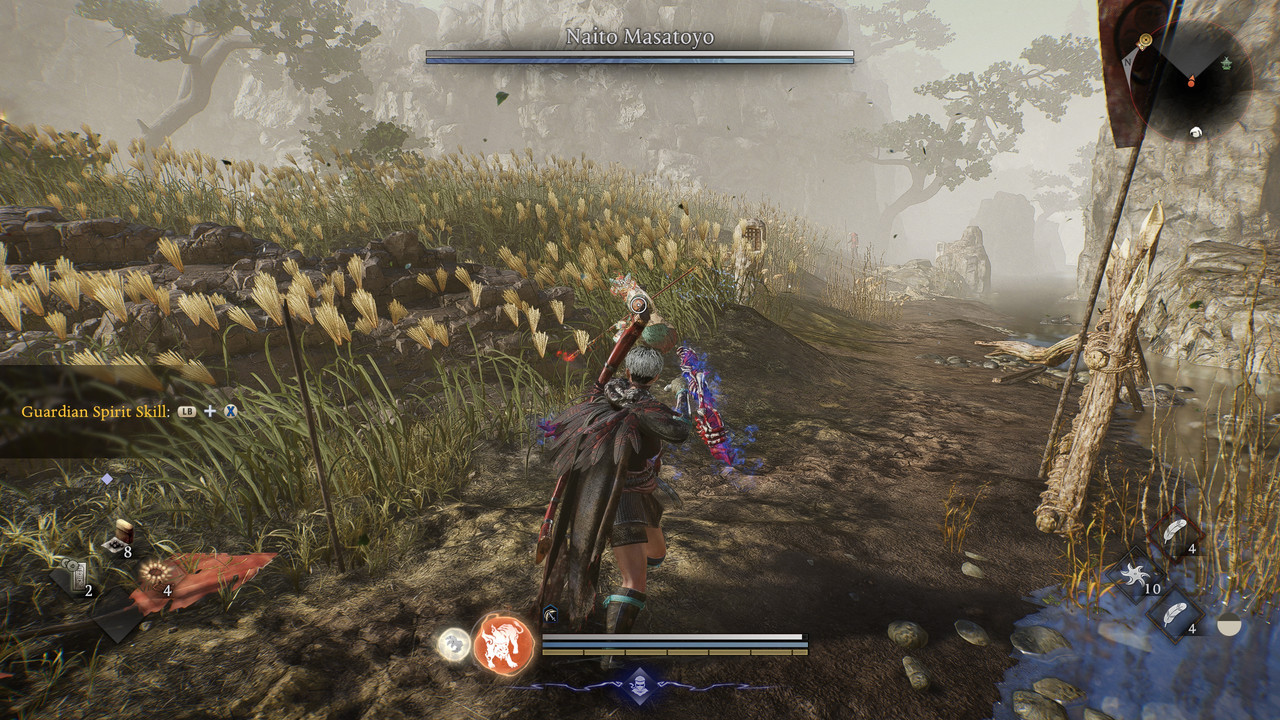Click the blue ninja style emblem
The image size is (1280, 720).
[x=639, y=686]
